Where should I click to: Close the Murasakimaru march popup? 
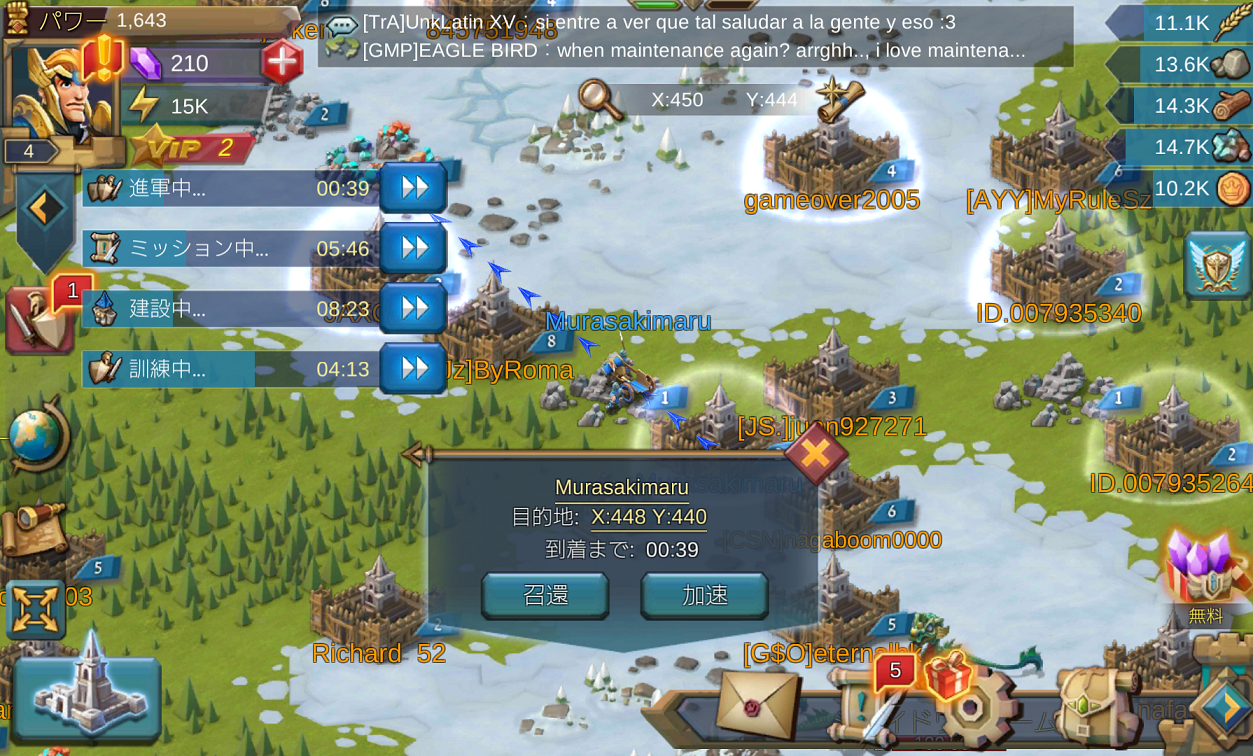coord(815,453)
